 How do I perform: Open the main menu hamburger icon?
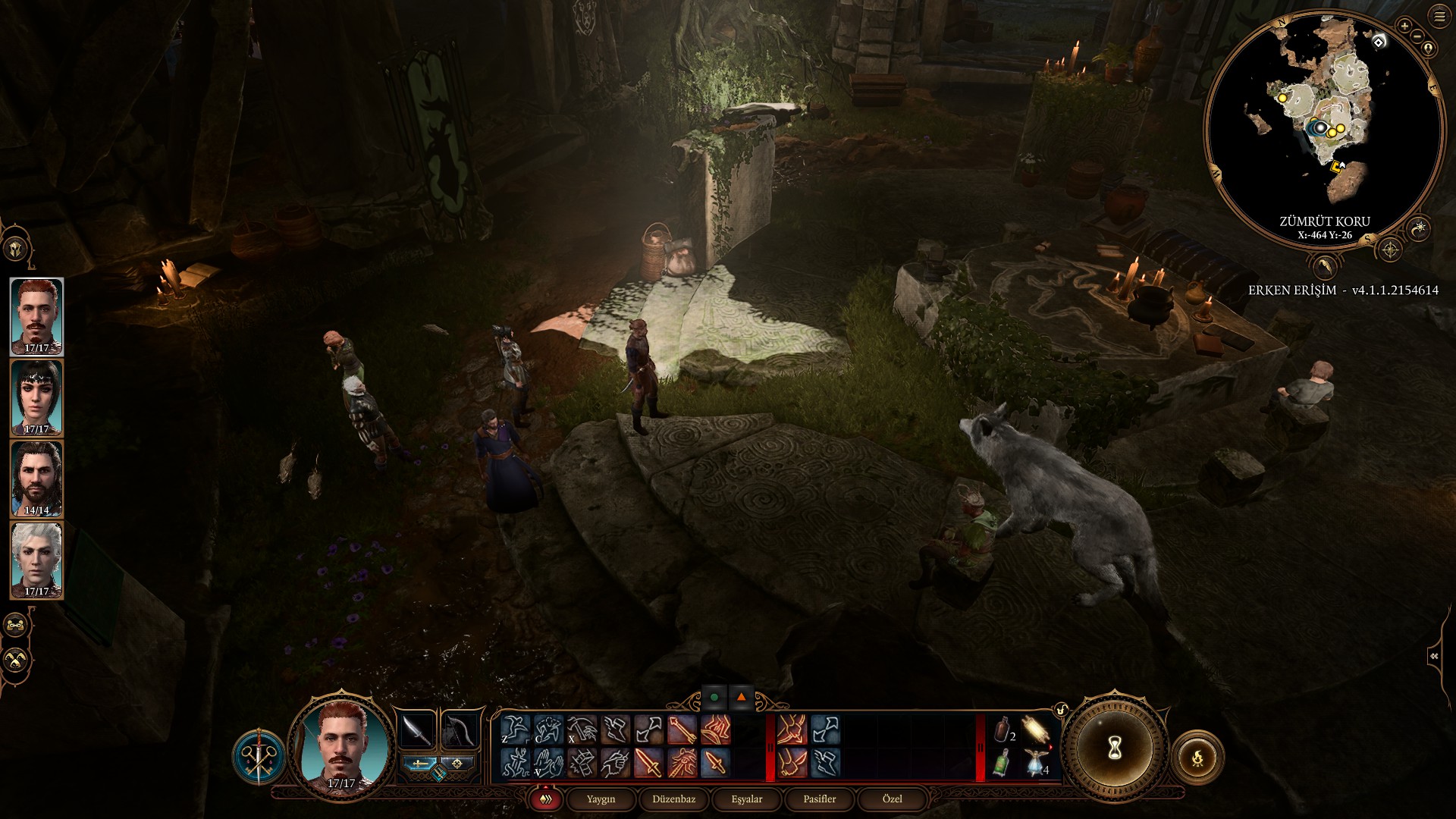[1439, 17]
